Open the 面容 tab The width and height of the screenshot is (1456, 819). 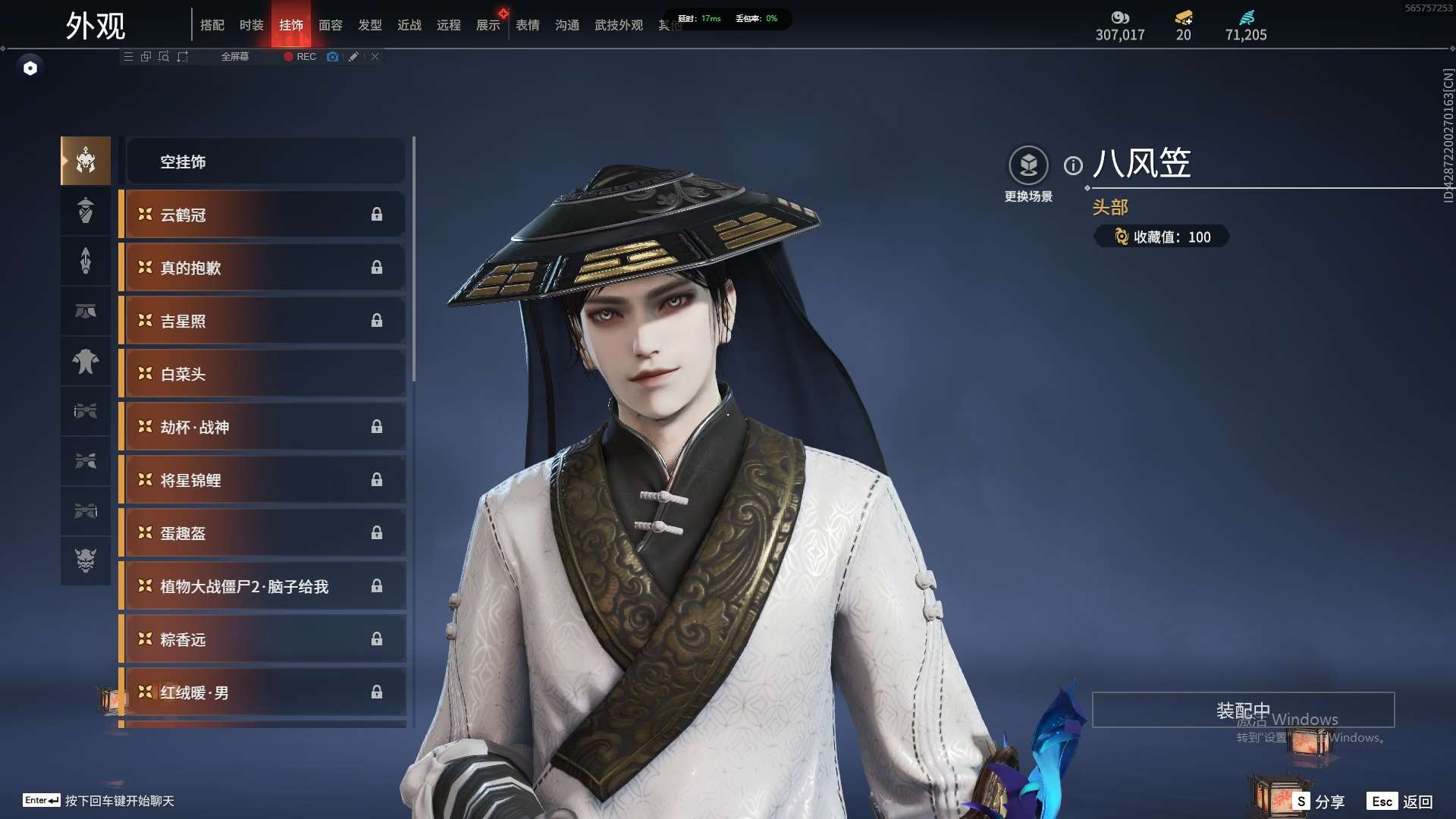click(x=330, y=25)
